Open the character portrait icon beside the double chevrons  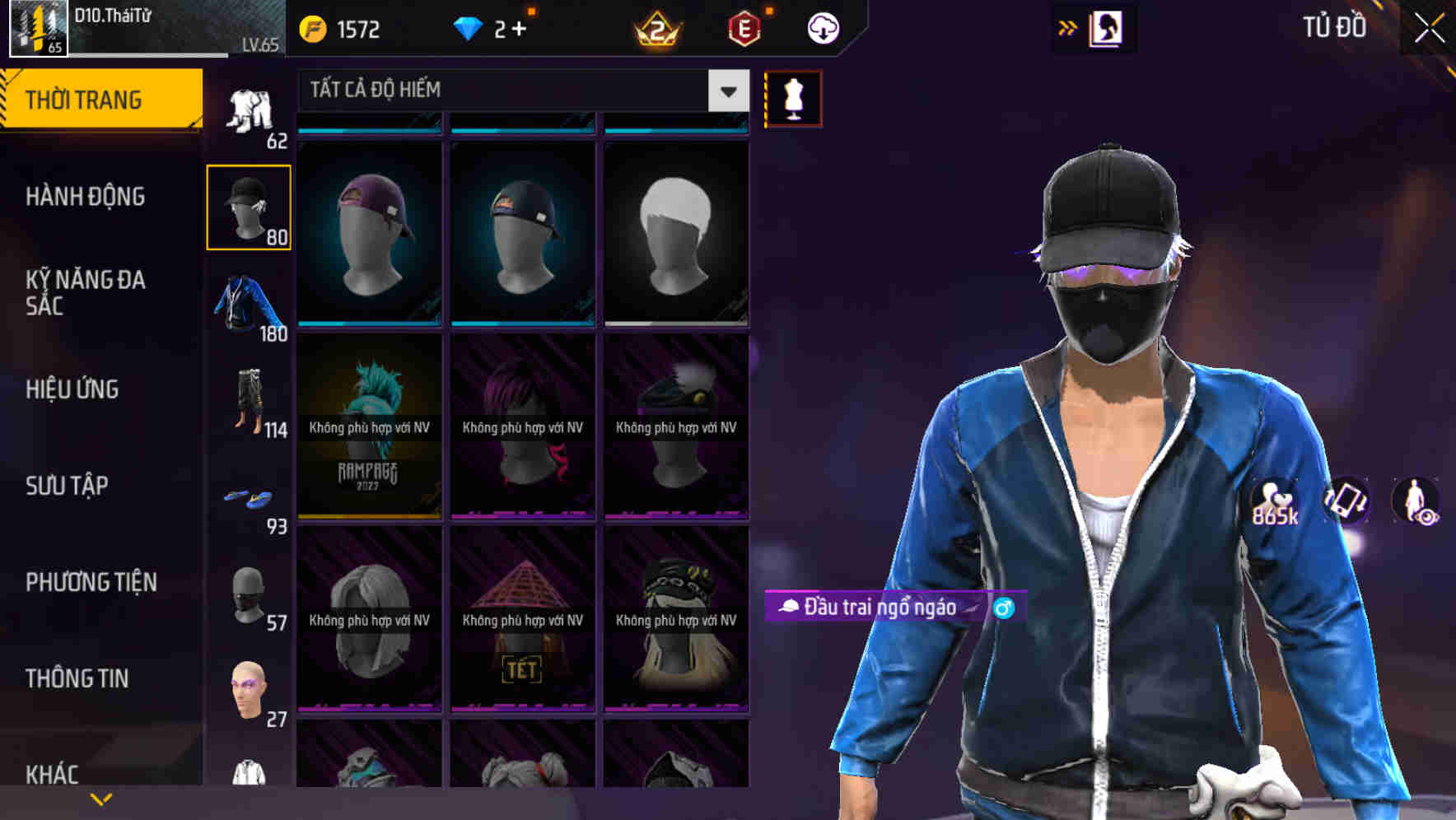click(x=1107, y=27)
